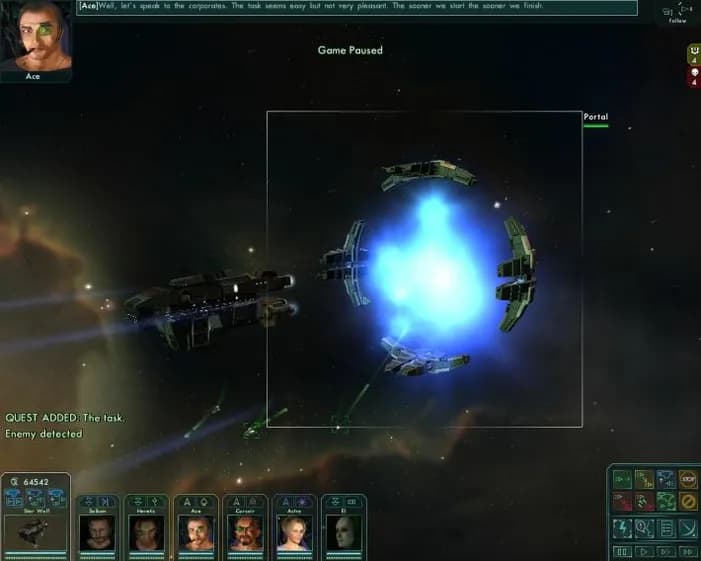The width and height of the screenshot is (701, 561).
Task: Activate the lightning bolt command icon
Action: tap(621, 527)
